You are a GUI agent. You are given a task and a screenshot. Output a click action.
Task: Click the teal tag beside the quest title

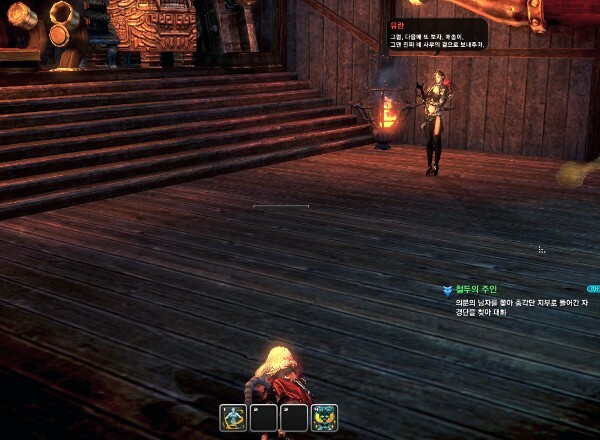click(x=594, y=288)
